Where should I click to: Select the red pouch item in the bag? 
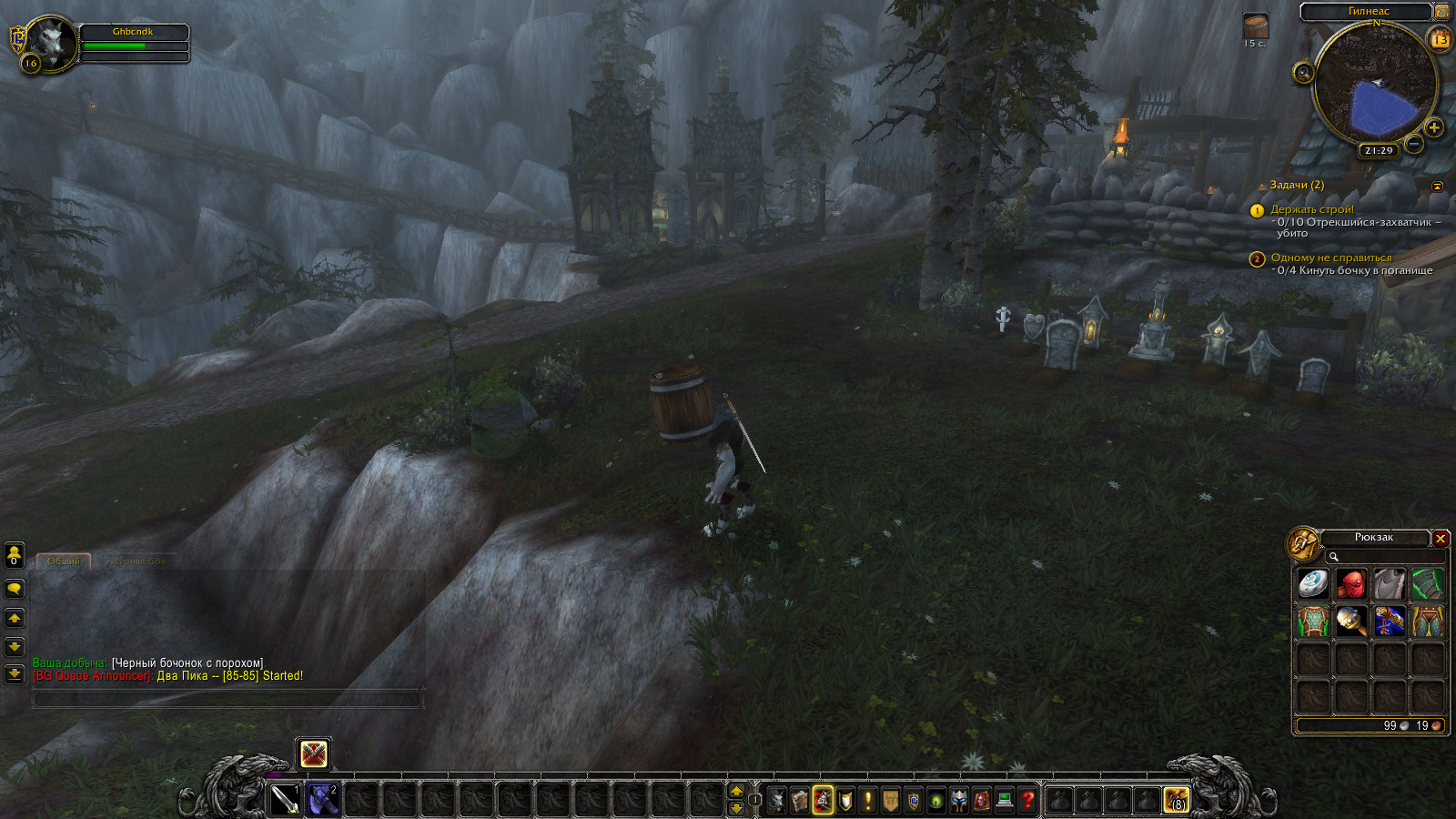pos(1351,583)
